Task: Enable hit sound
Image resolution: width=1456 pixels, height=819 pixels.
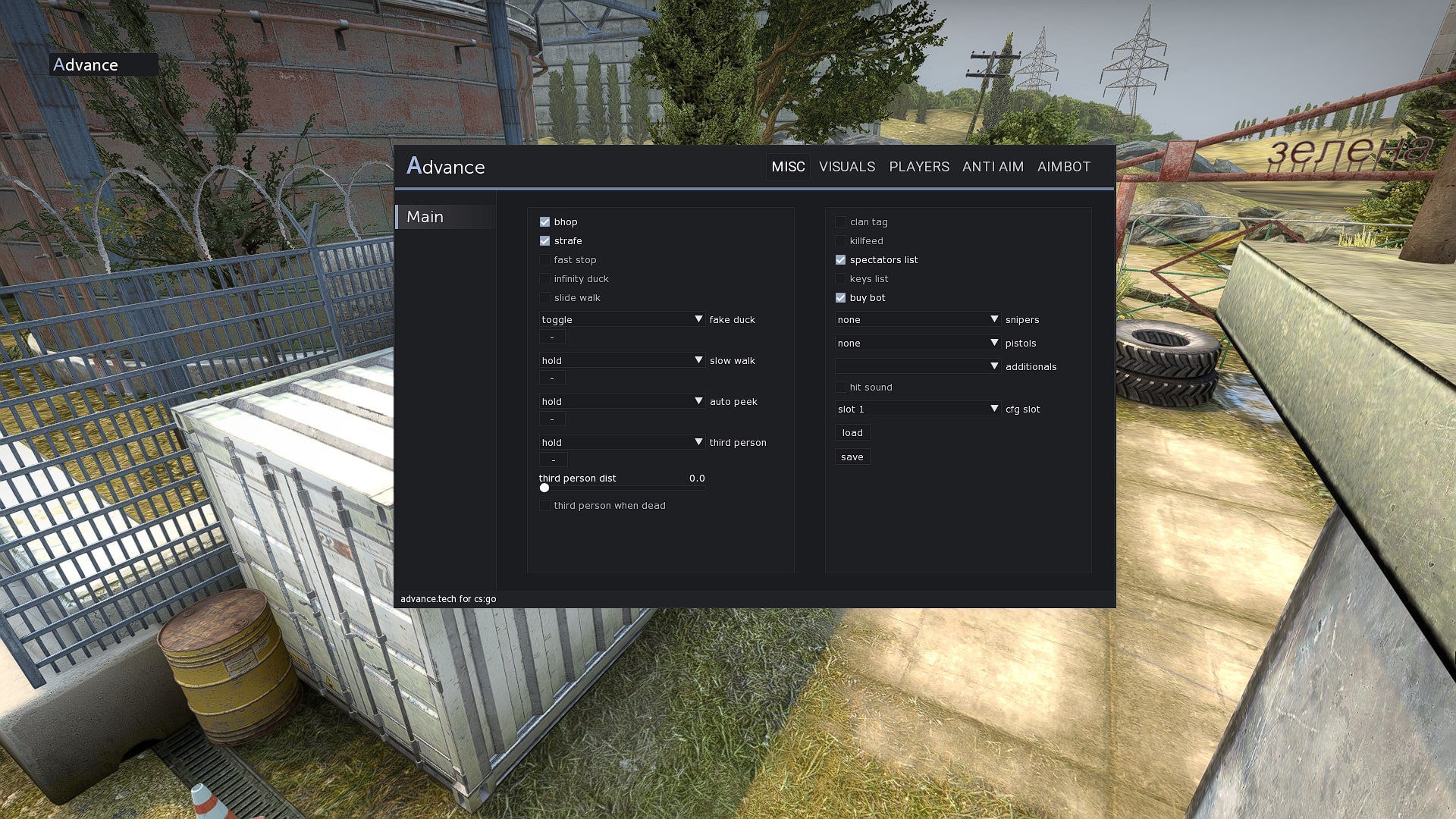Action: coord(840,387)
